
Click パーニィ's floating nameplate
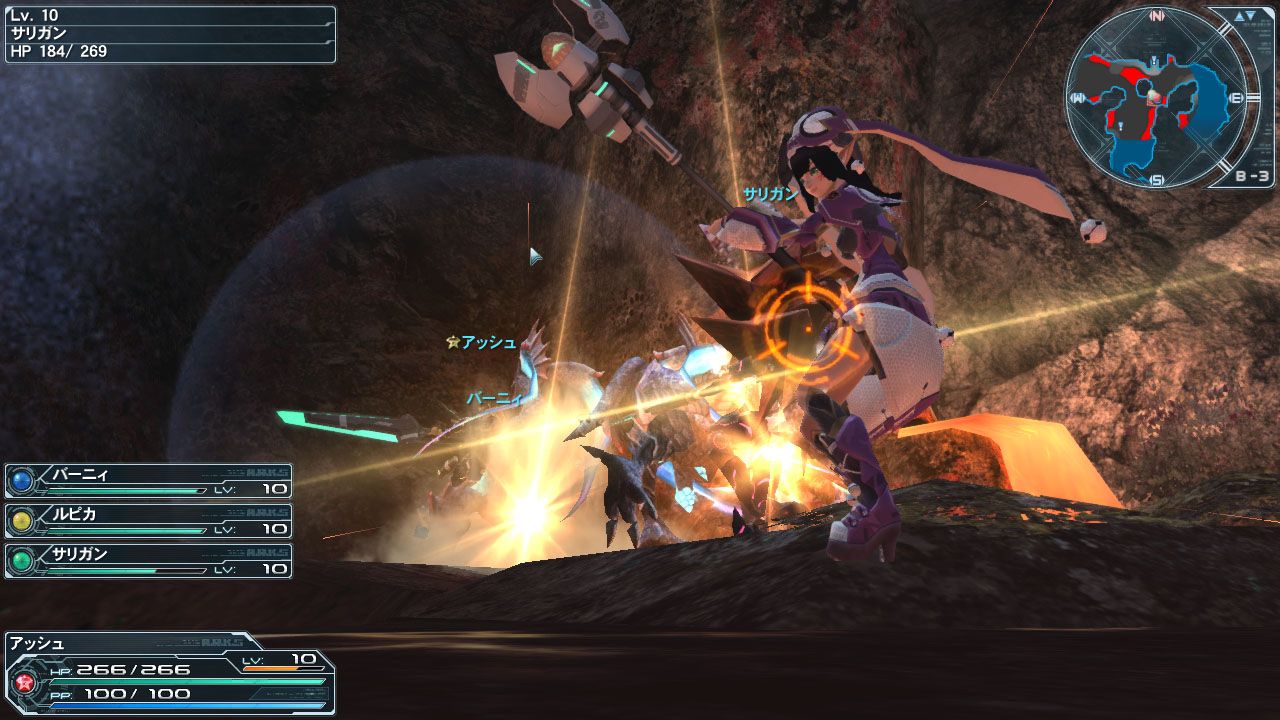[x=493, y=396]
